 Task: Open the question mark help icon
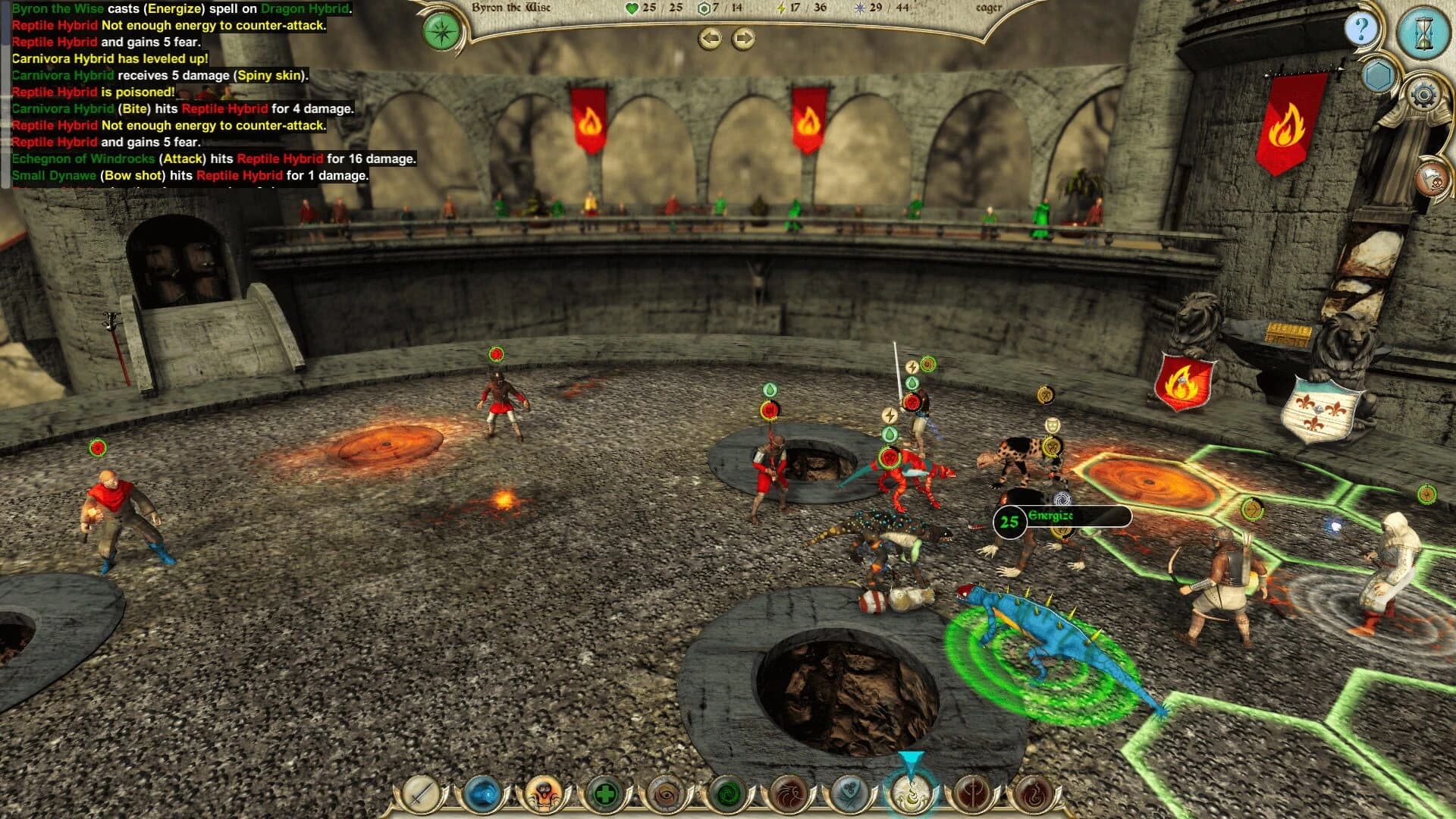point(1363,27)
